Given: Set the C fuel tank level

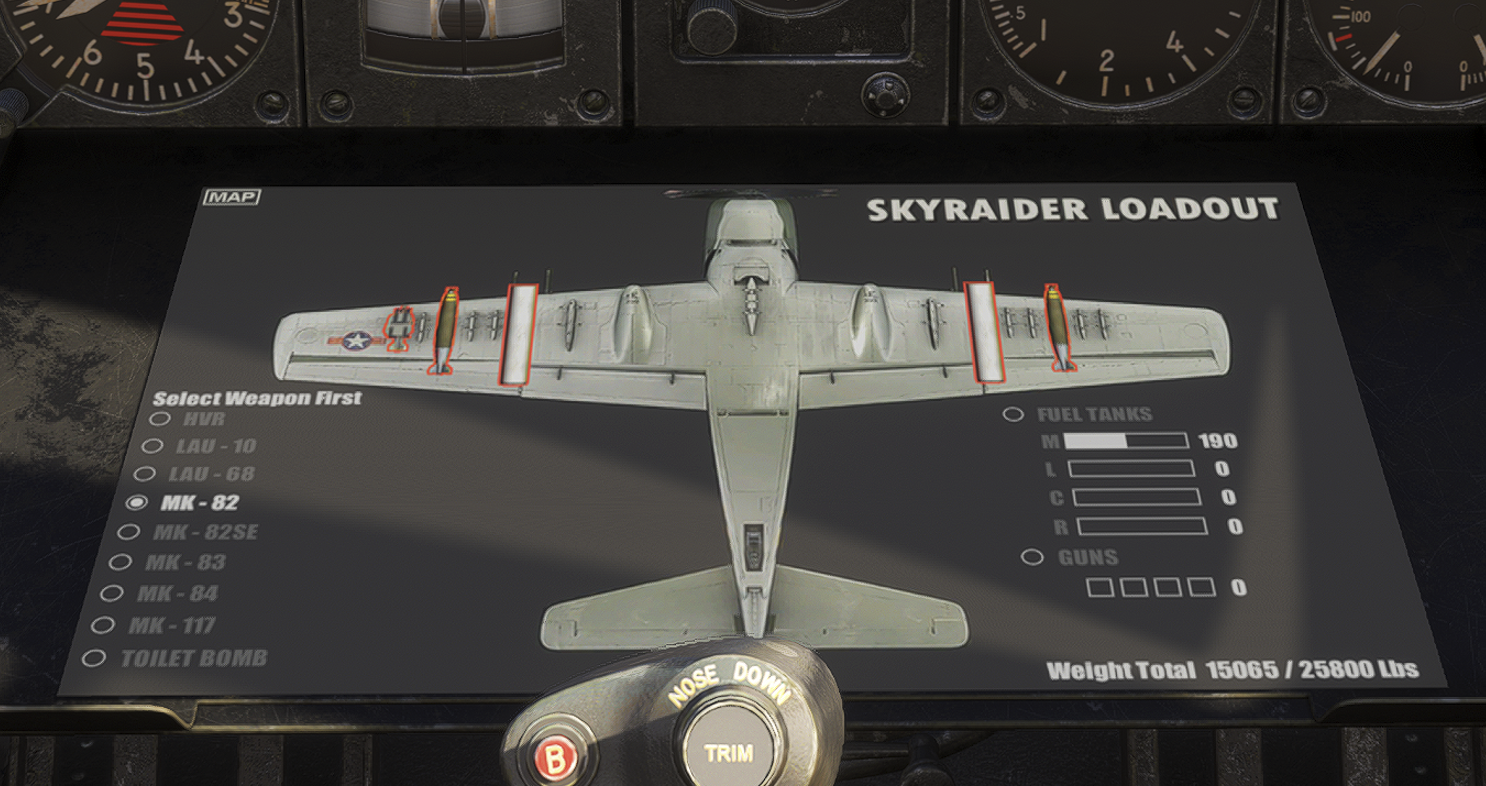Looking at the screenshot, I should point(1136,497).
